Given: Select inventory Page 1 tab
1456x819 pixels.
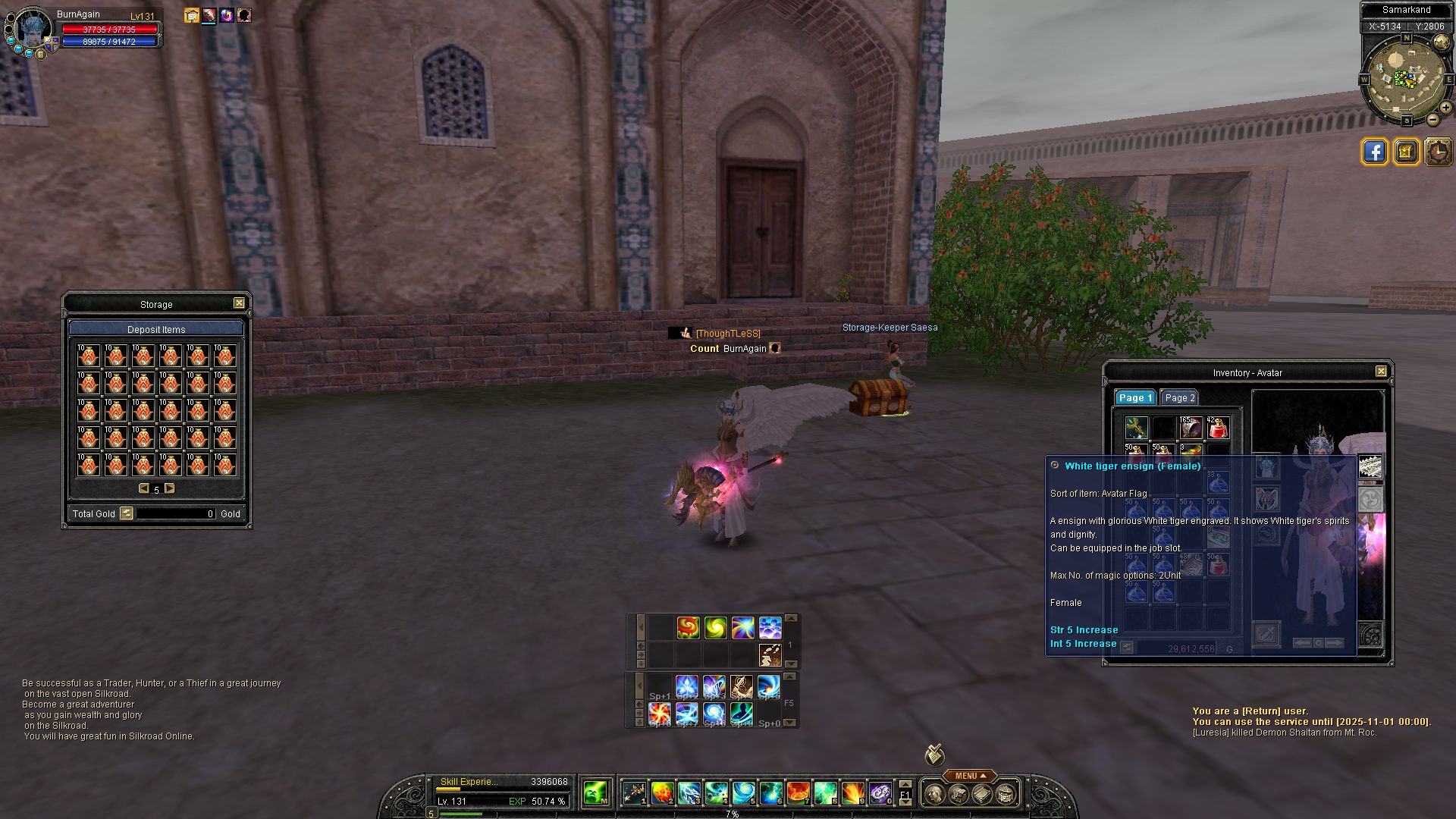Looking at the screenshot, I should 1134,398.
